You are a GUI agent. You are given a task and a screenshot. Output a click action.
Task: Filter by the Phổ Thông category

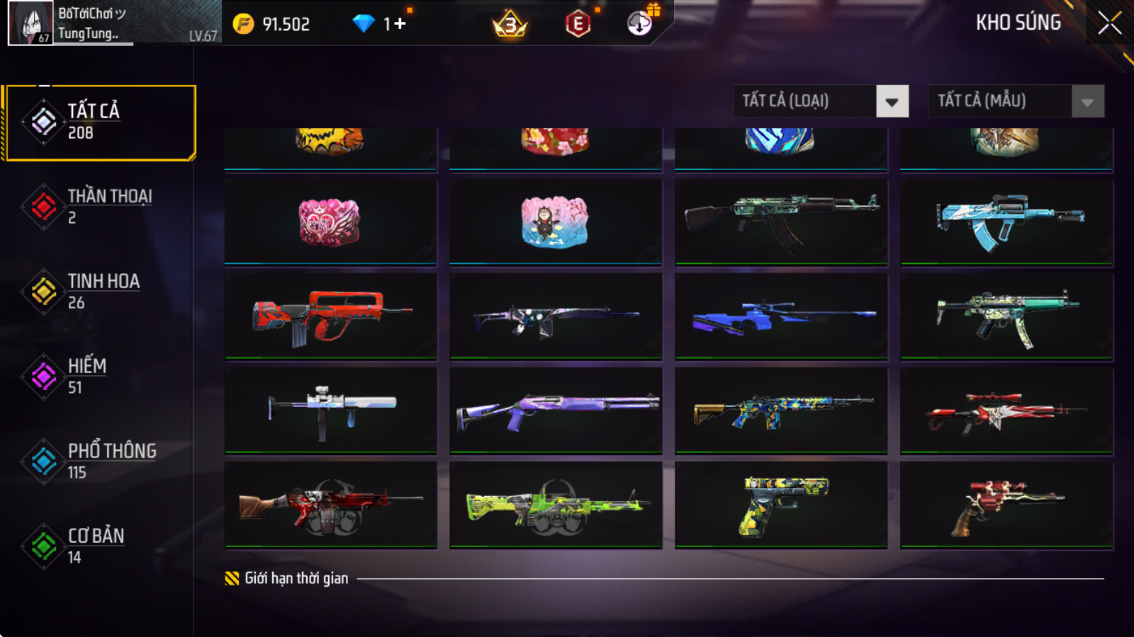click(x=99, y=460)
